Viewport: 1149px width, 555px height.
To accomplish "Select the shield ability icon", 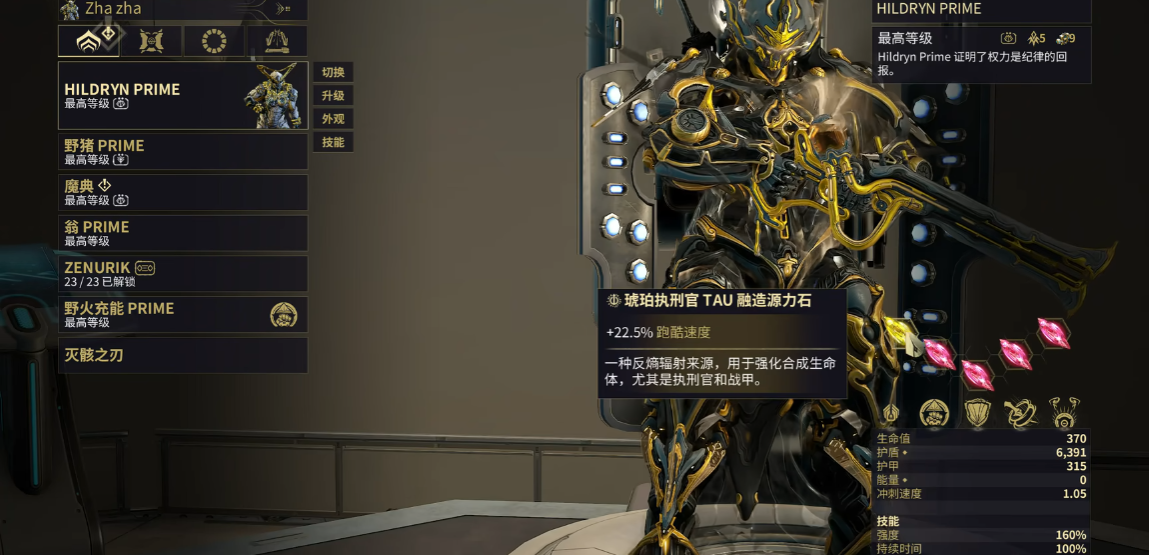I will click(977, 412).
